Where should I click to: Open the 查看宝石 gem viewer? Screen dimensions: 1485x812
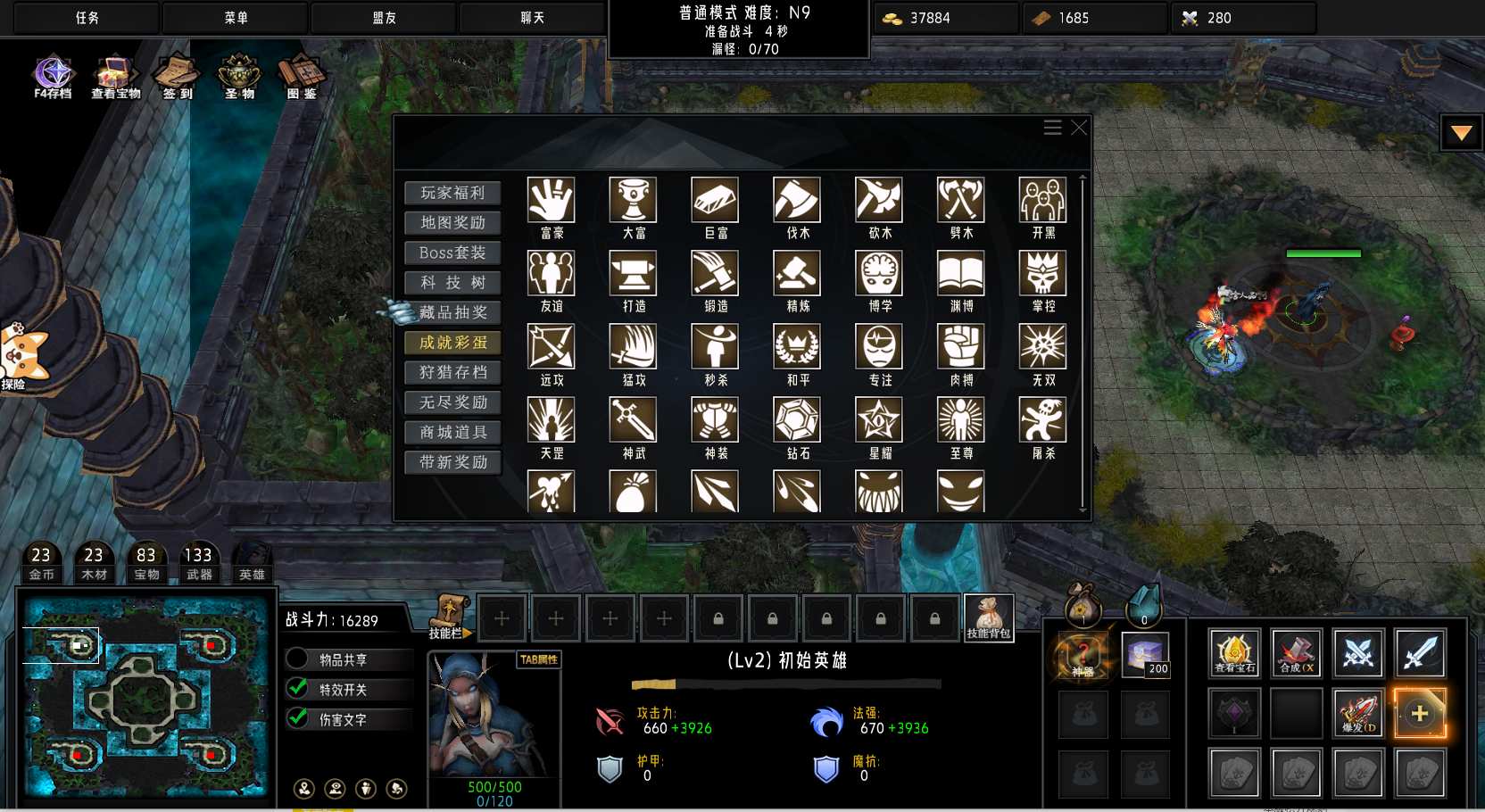(1234, 652)
